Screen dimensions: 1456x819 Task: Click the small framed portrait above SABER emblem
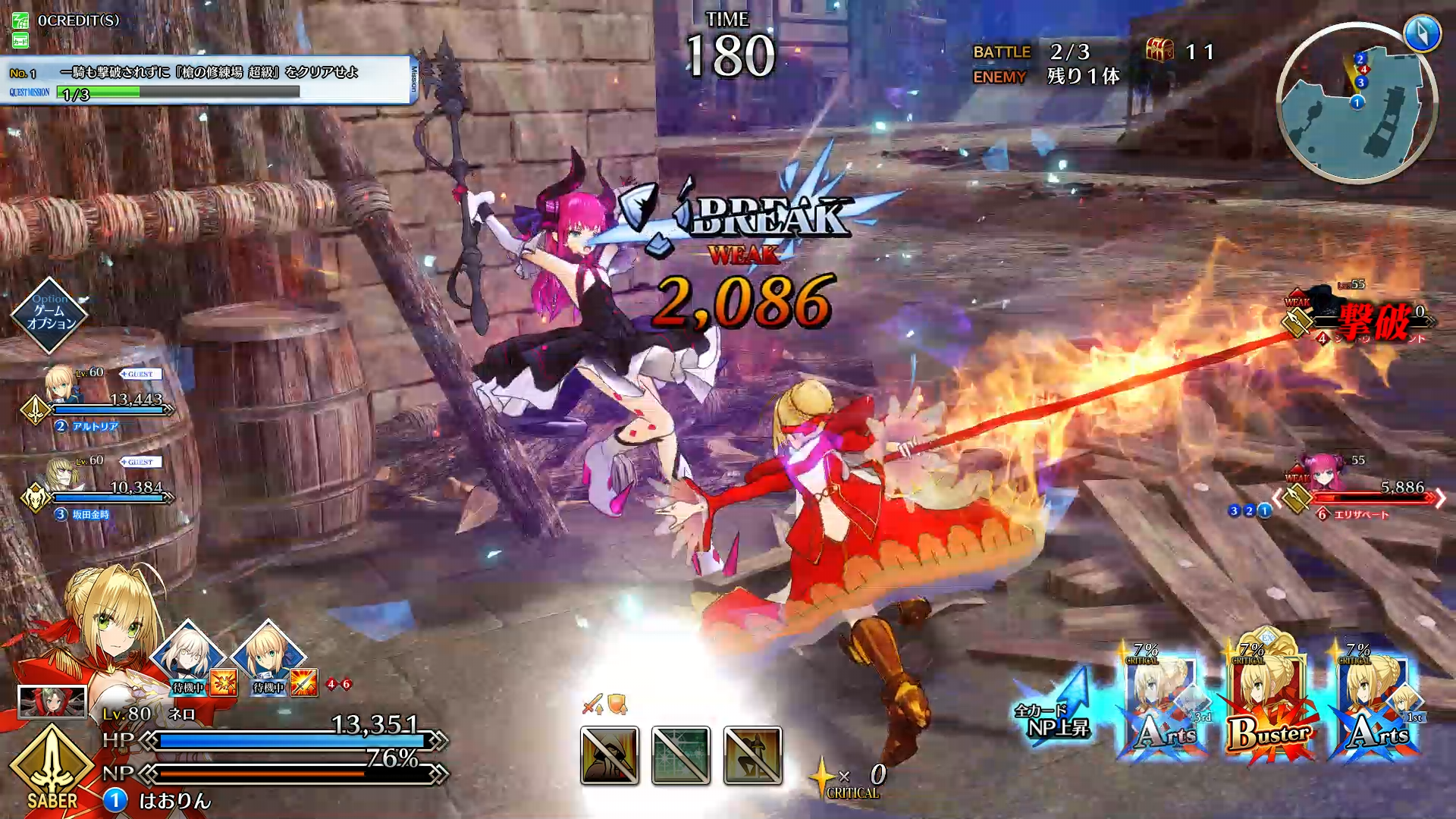[52, 701]
